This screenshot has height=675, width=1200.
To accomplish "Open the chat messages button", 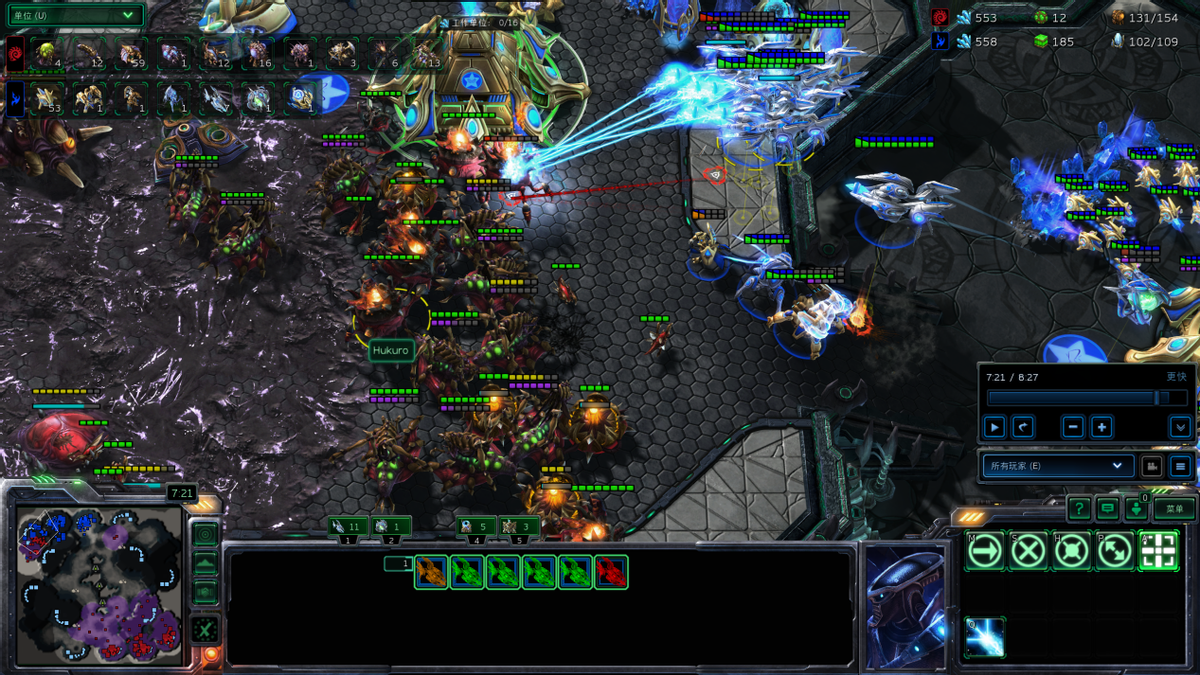I will (x=1107, y=509).
